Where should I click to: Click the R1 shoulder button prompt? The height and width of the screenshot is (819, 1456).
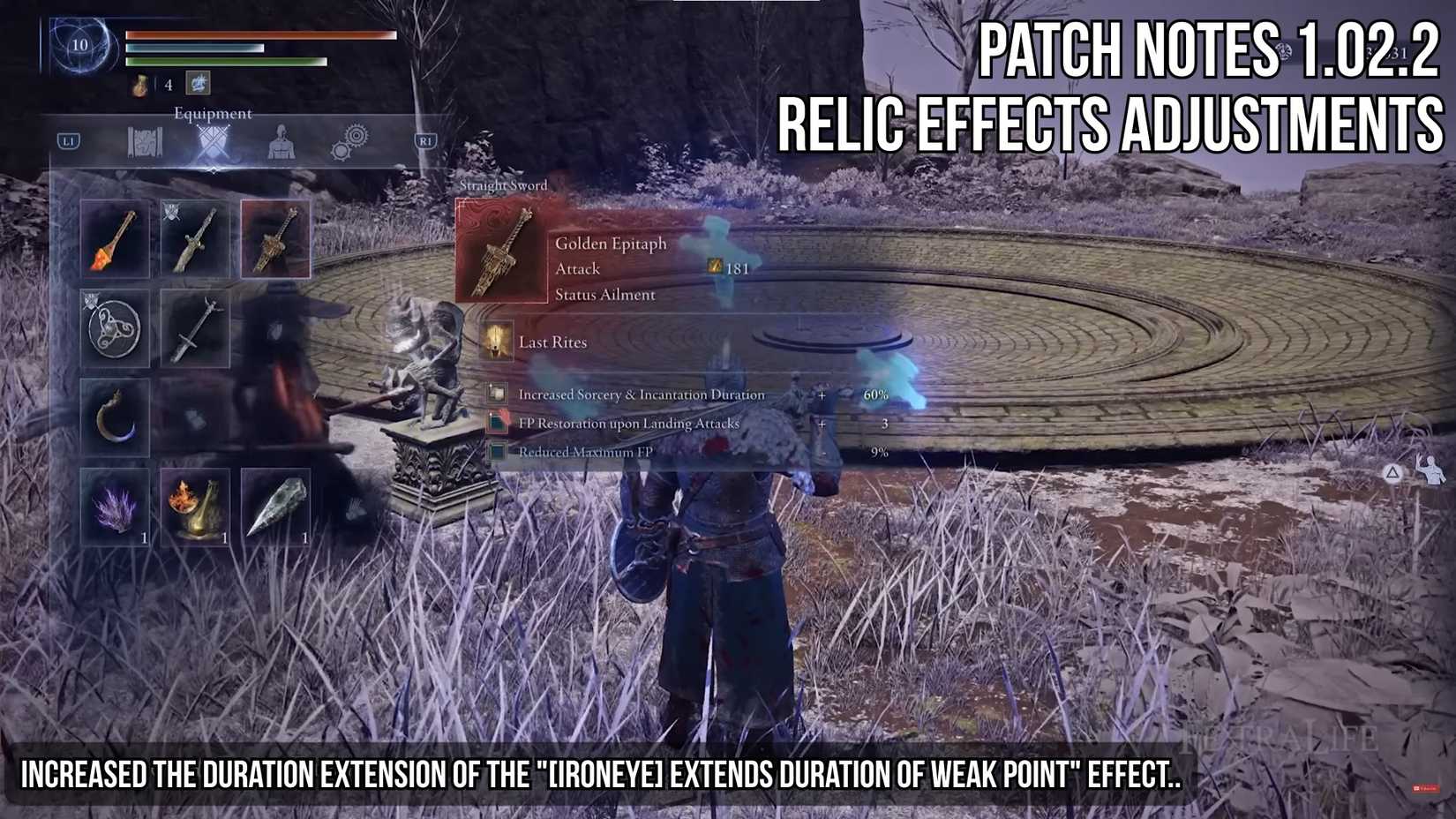[x=426, y=139]
